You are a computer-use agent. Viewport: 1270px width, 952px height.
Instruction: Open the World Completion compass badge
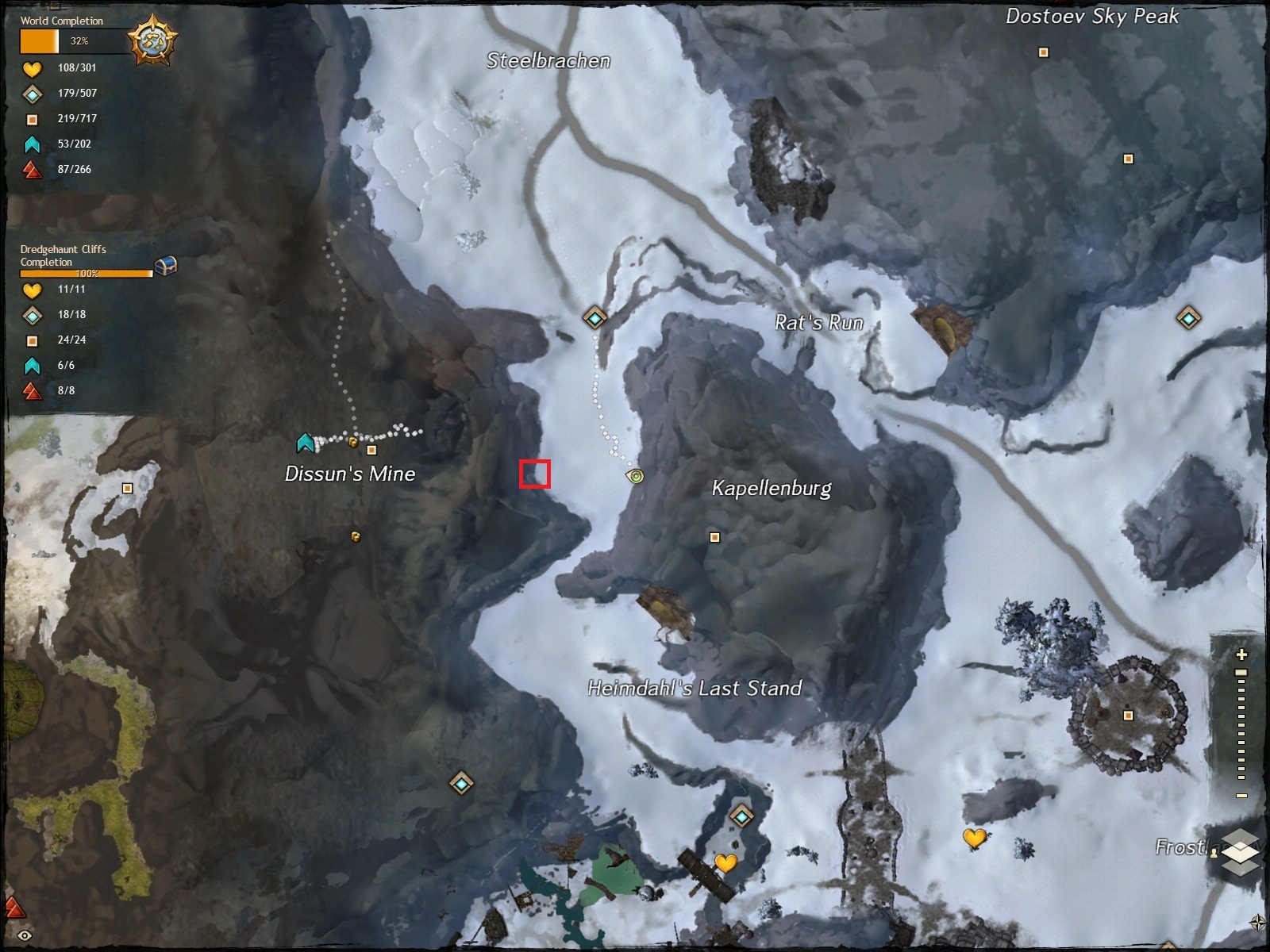153,40
